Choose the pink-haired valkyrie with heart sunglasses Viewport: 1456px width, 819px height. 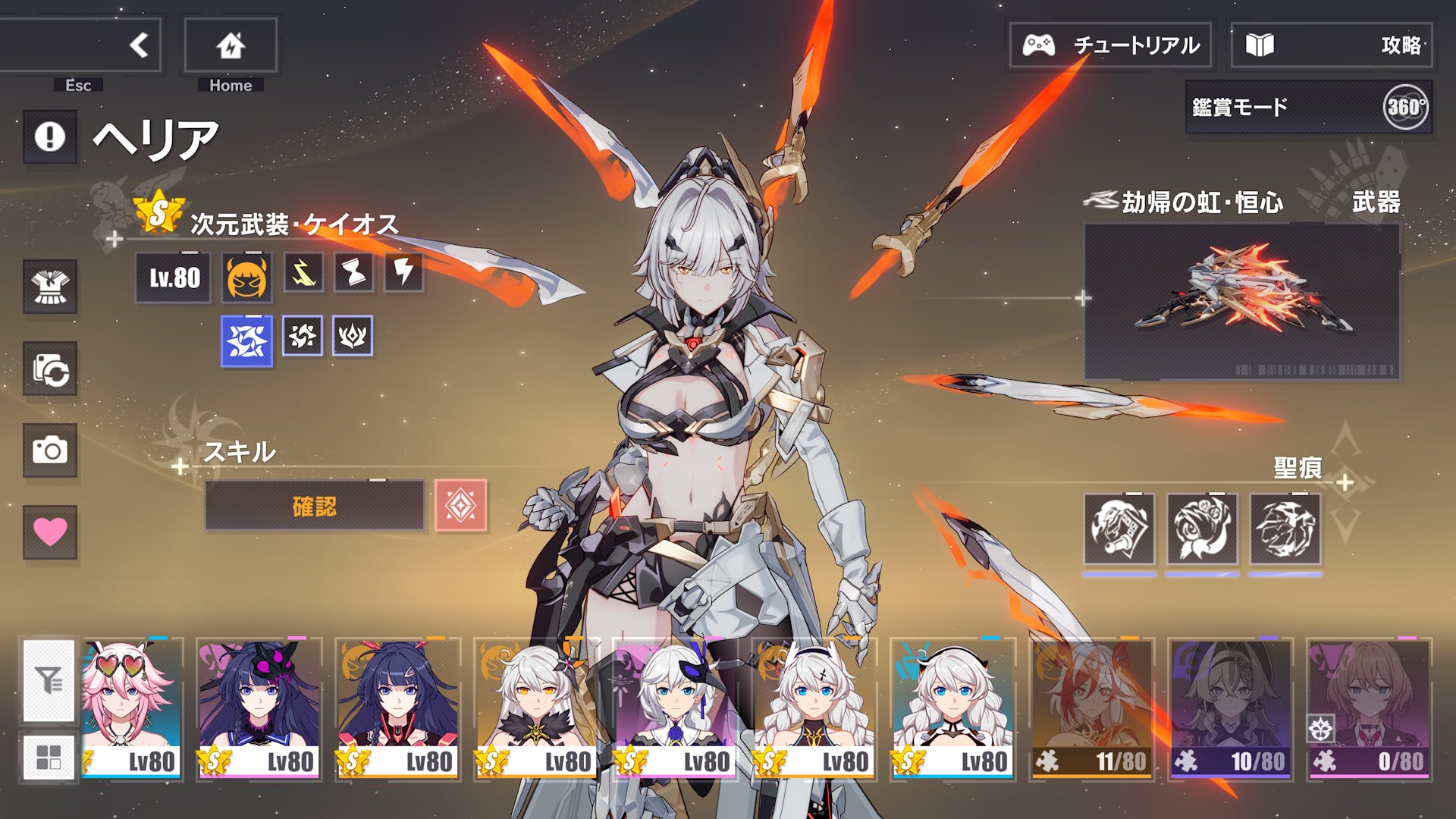tap(131, 708)
